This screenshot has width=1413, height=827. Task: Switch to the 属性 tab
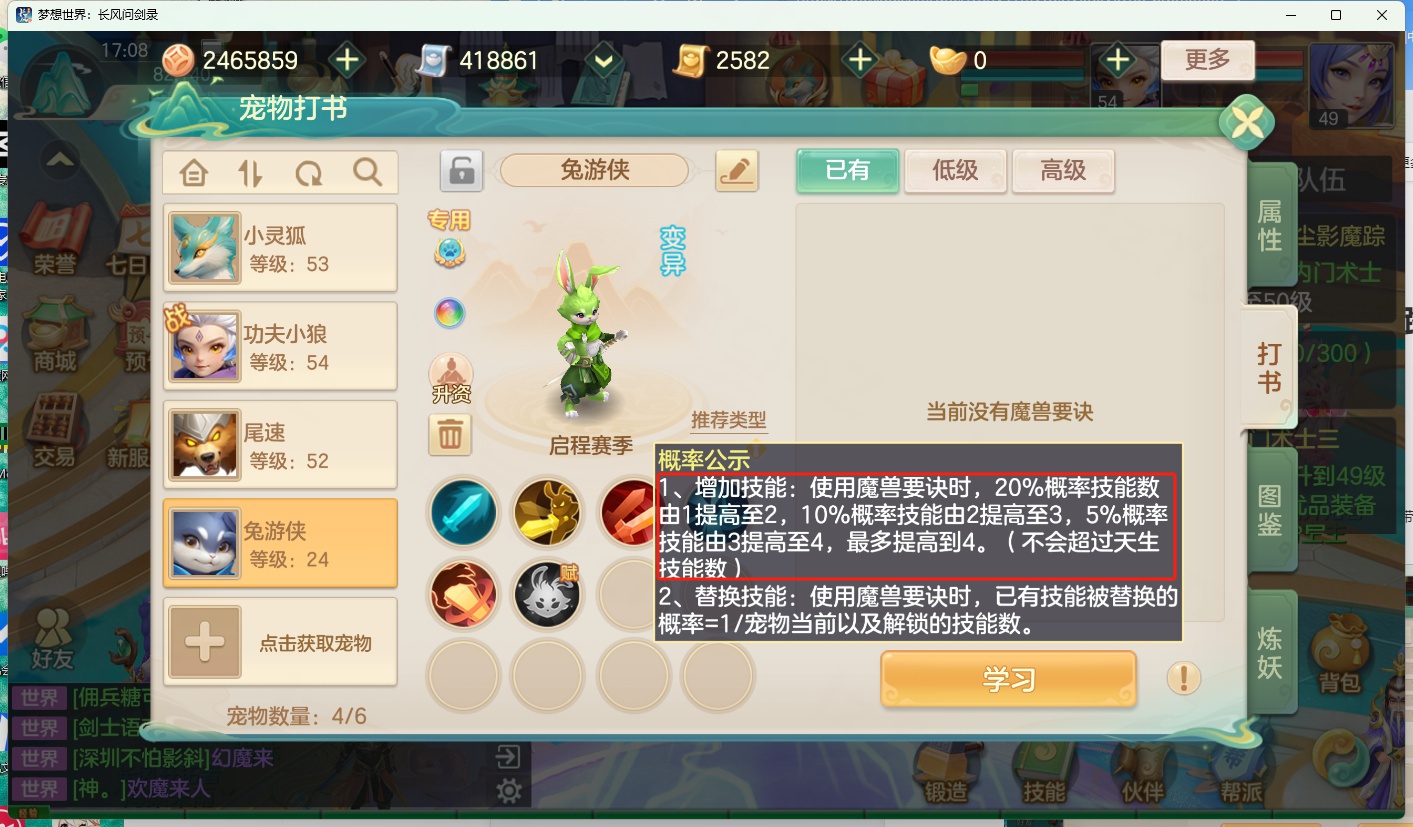(x=1268, y=226)
